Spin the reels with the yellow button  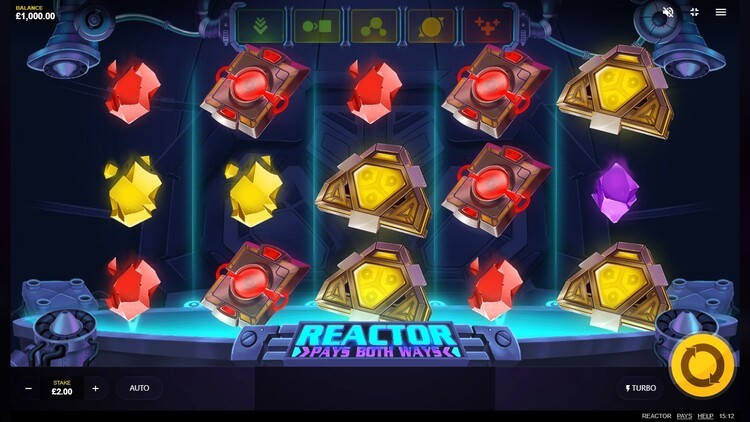(x=702, y=365)
